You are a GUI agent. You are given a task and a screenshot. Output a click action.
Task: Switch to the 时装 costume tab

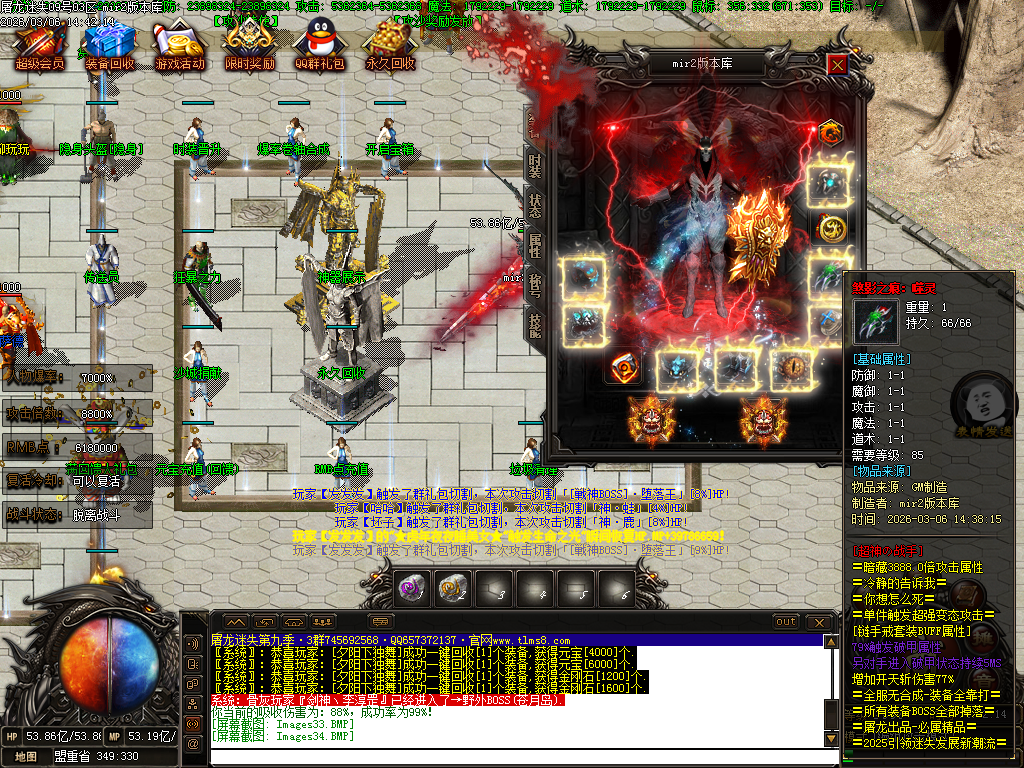click(x=535, y=164)
